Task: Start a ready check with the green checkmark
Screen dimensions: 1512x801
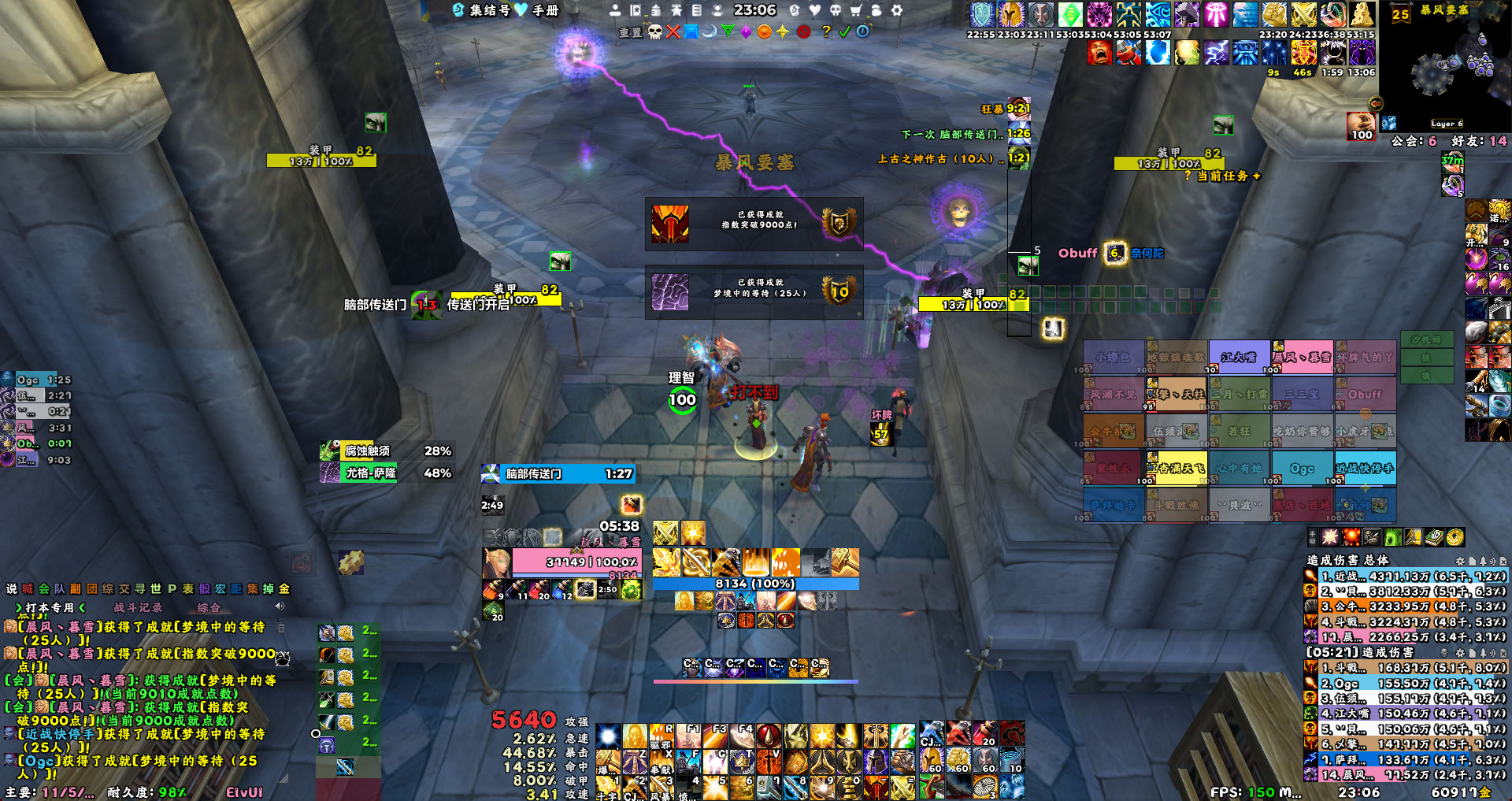Action: tap(844, 32)
